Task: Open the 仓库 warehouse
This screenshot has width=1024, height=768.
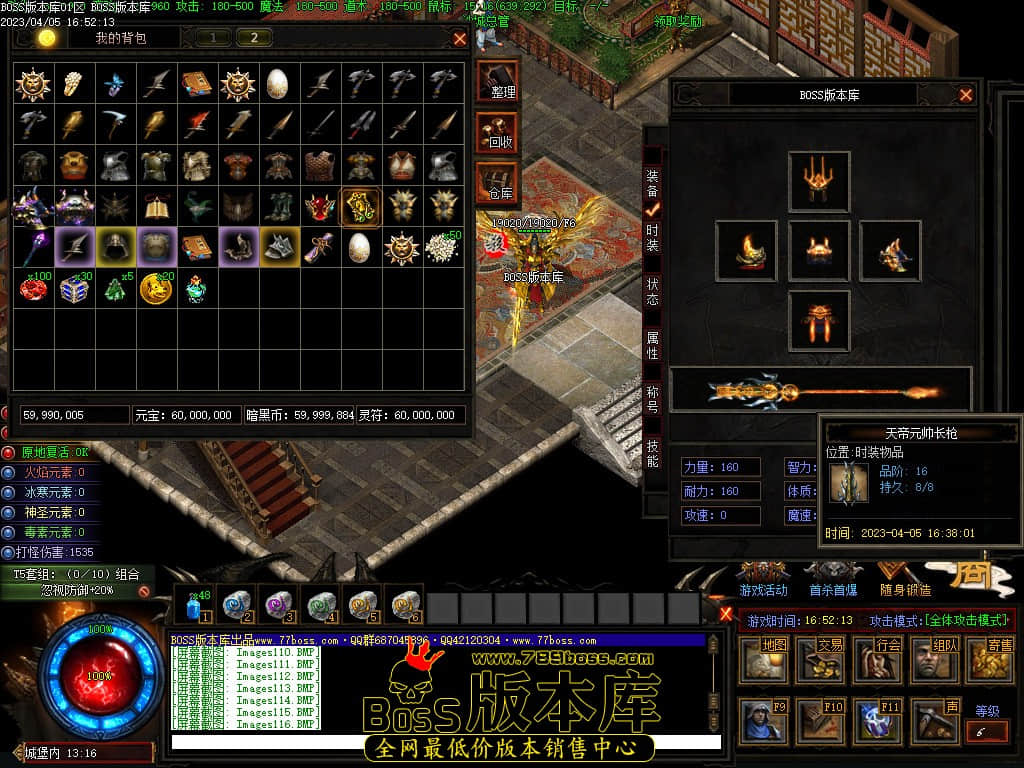Action: [x=498, y=182]
